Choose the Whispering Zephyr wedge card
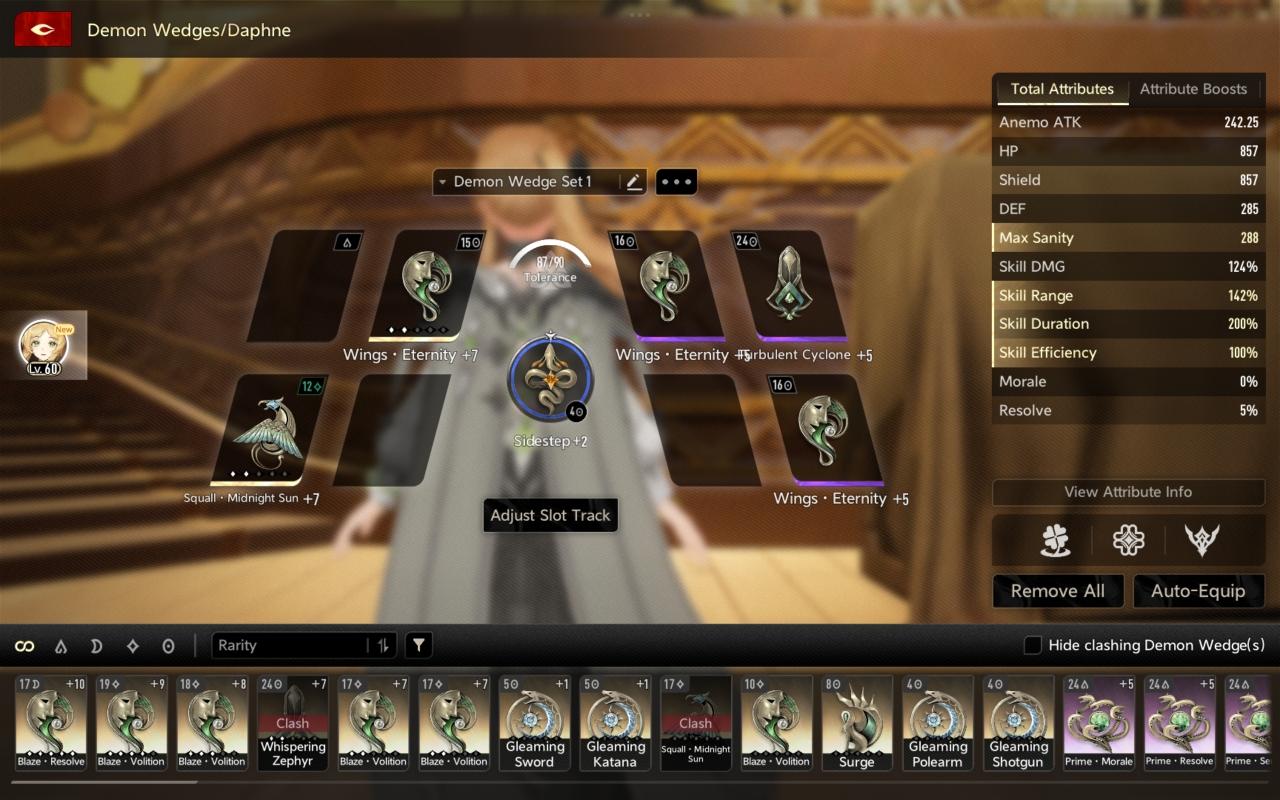This screenshot has height=800, width=1280. tap(293, 723)
